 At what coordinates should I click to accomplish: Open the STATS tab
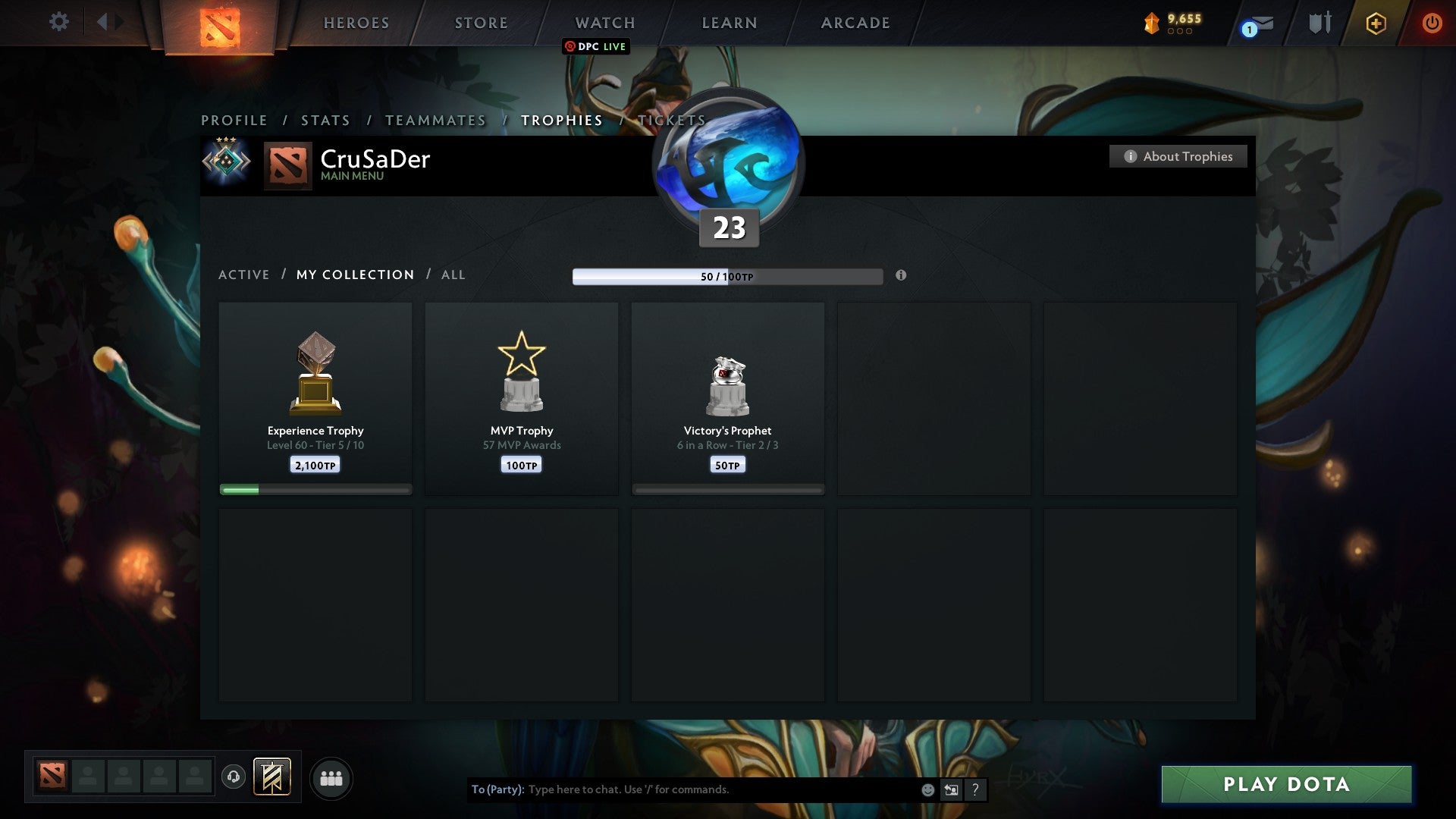point(325,120)
